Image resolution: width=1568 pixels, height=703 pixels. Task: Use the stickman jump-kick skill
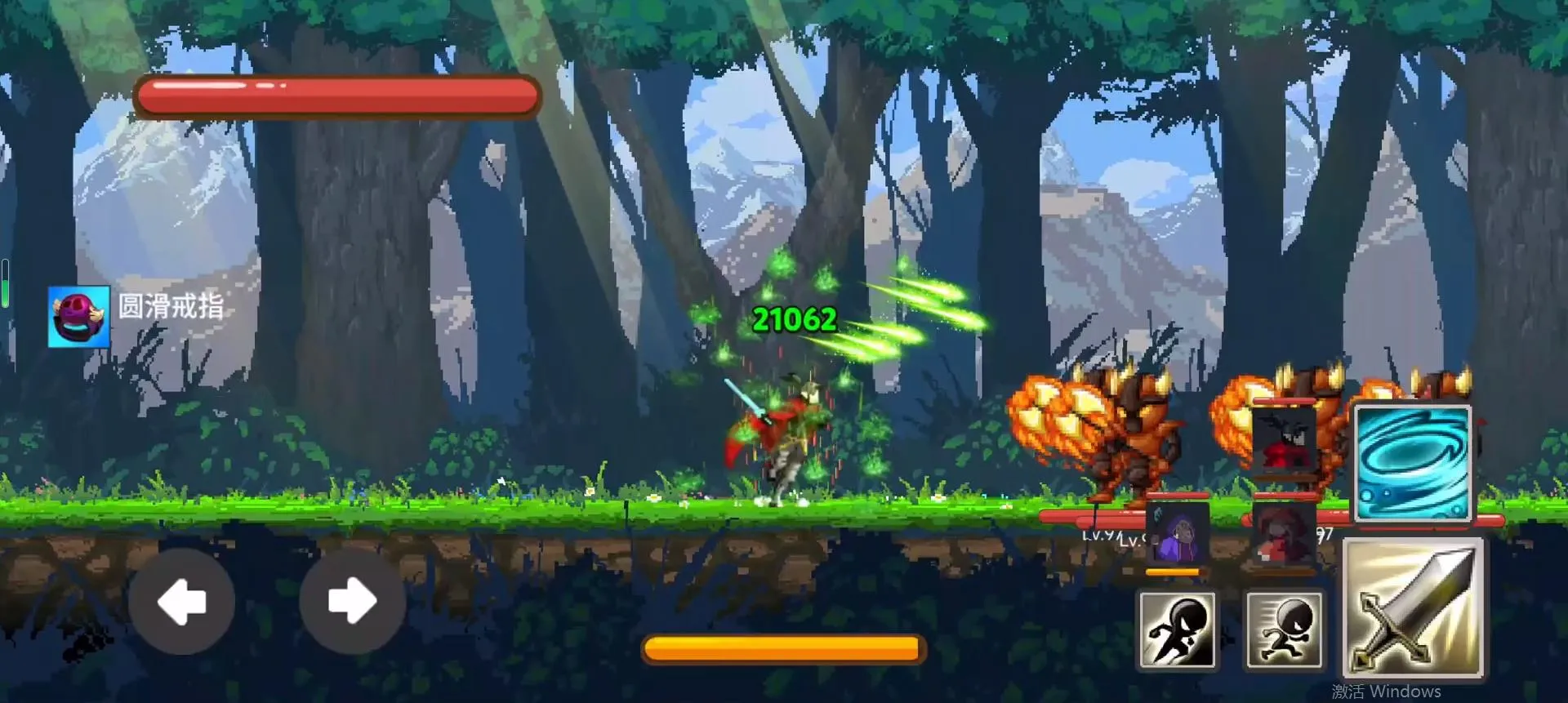[1177, 630]
